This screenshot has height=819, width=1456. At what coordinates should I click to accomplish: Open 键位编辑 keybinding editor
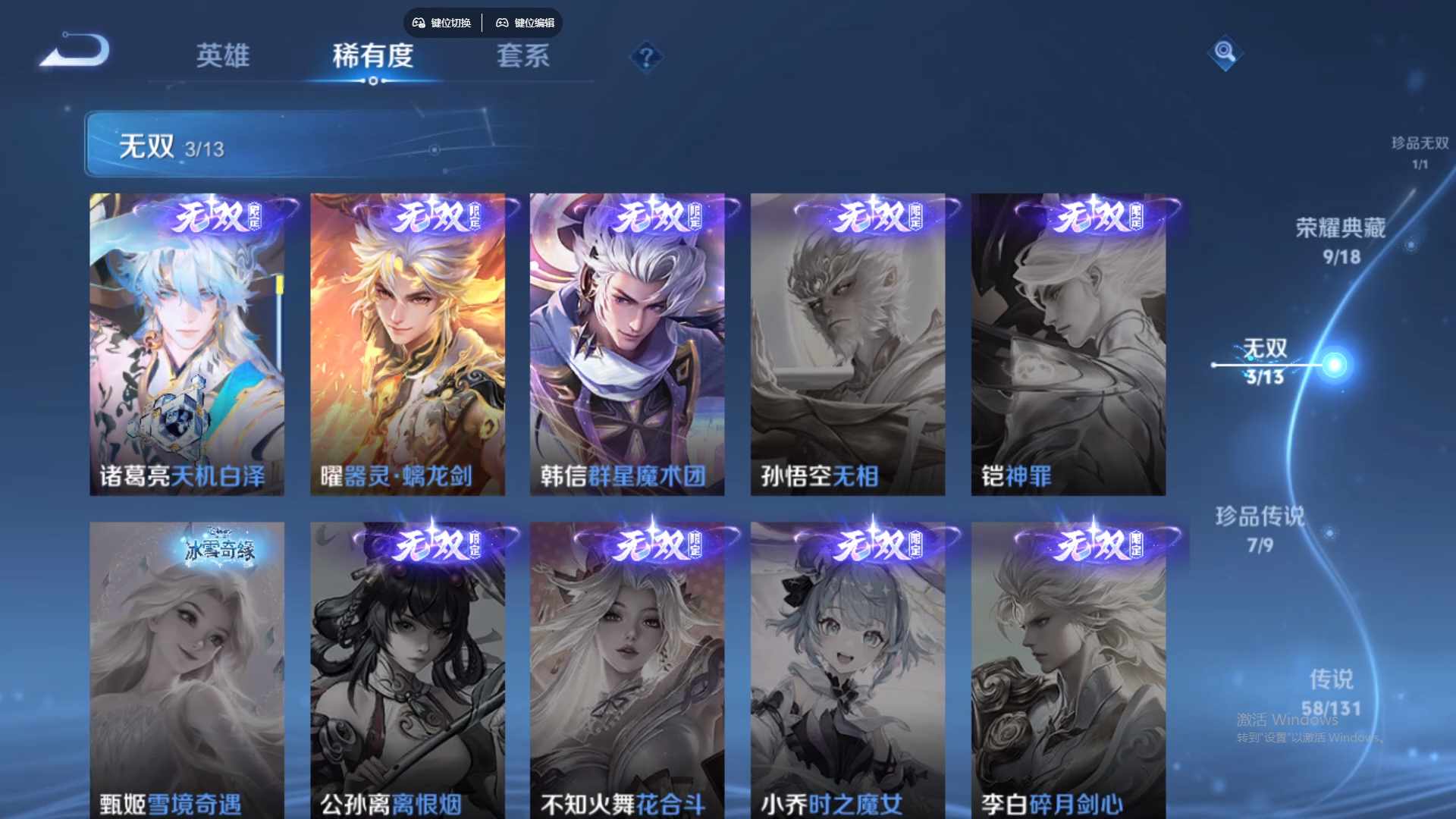(526, 23)
